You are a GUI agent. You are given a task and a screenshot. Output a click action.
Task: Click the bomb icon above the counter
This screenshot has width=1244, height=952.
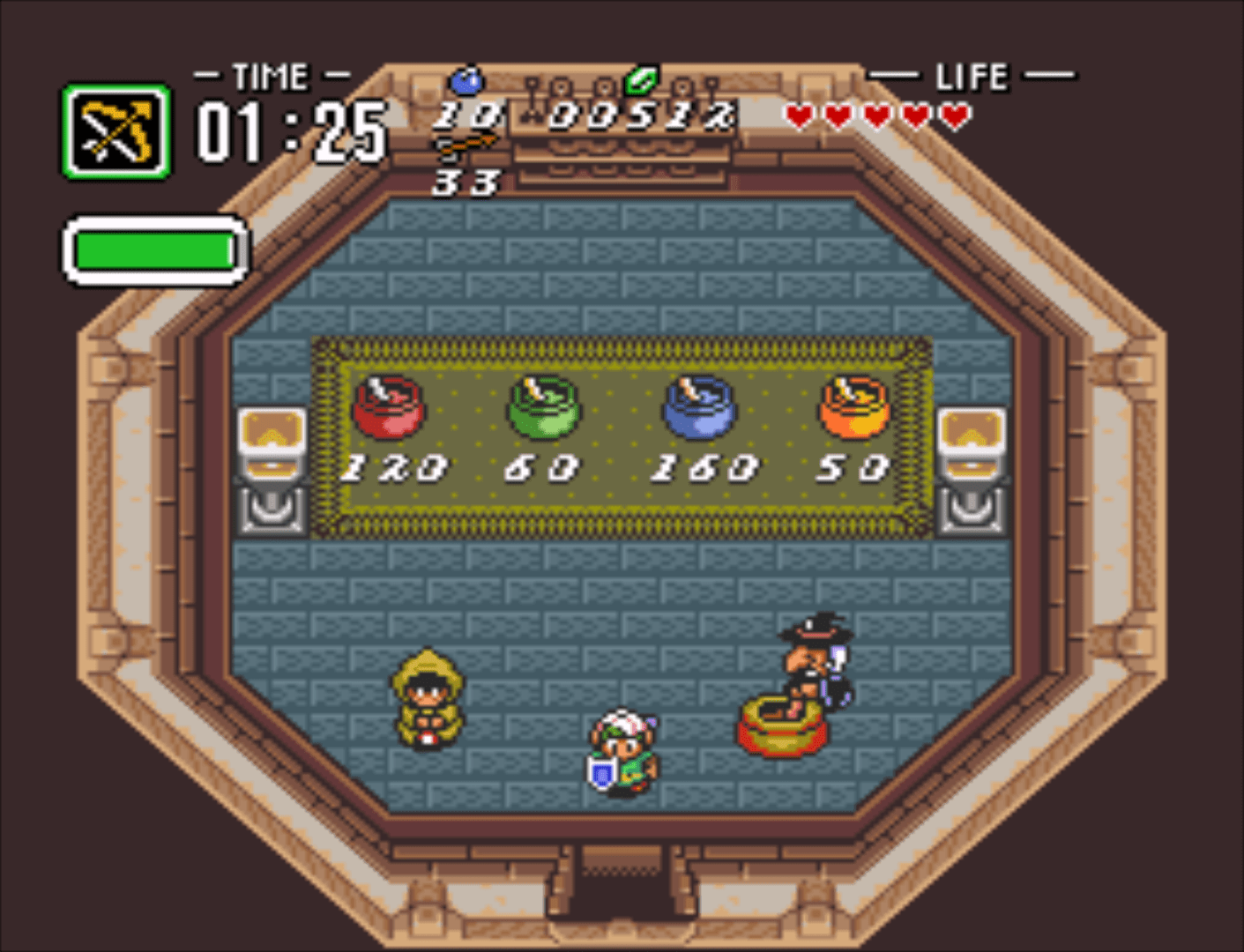[466, 82]
